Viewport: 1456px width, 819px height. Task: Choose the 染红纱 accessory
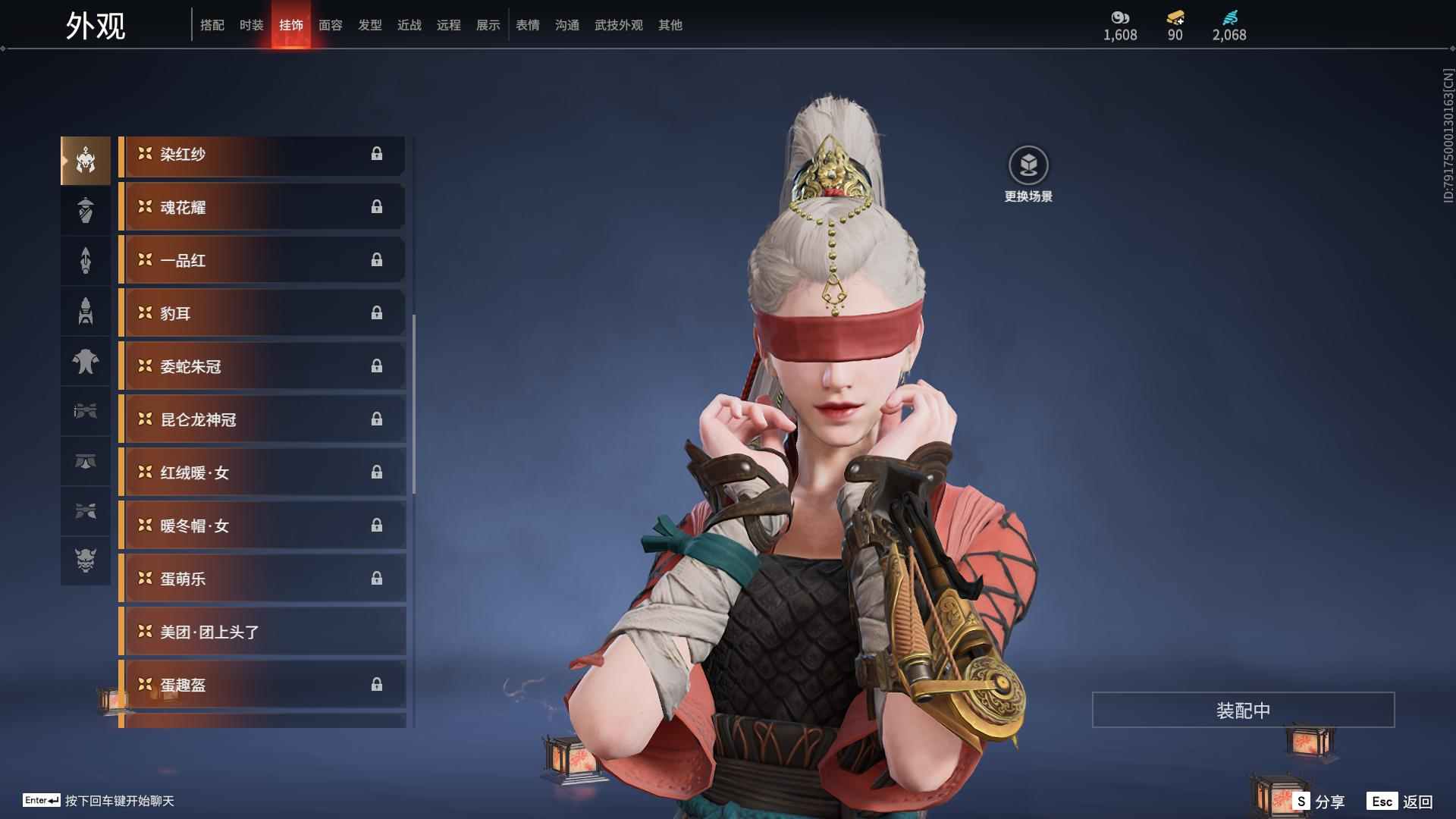click(x=262, y=155)
